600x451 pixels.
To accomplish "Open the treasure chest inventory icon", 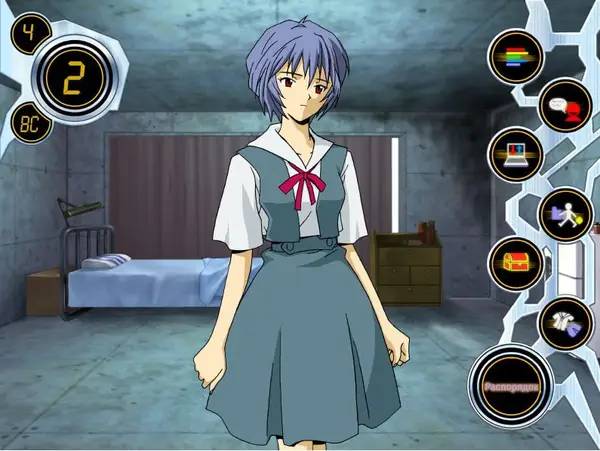I will 515,265.
